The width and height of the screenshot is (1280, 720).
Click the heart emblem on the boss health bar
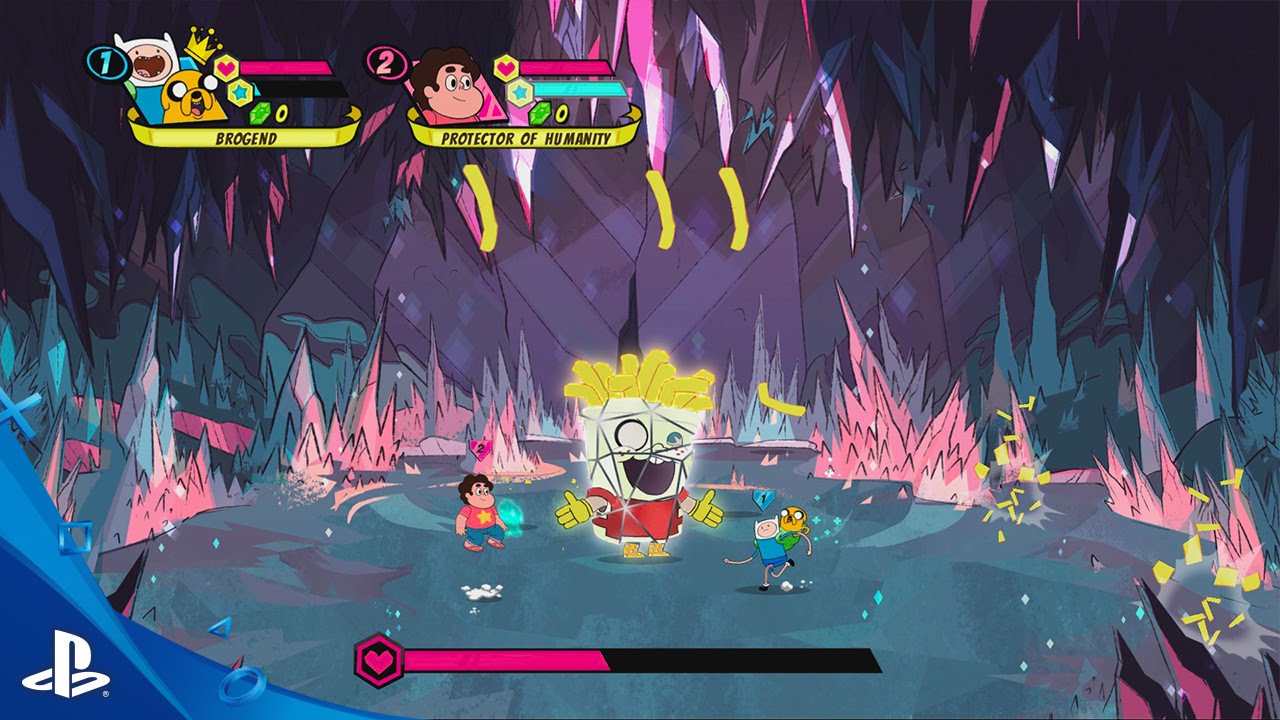380,659
